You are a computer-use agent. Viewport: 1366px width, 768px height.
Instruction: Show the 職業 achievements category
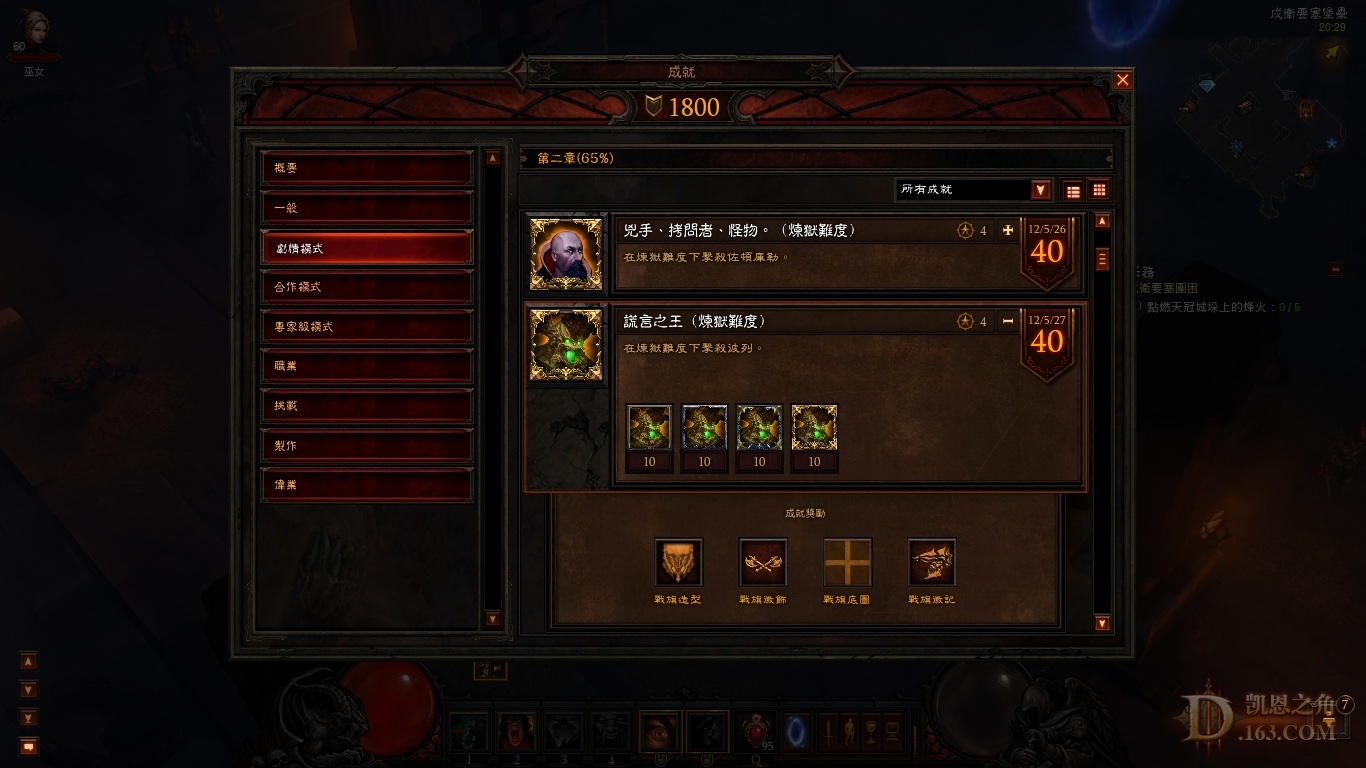point(366,366)
